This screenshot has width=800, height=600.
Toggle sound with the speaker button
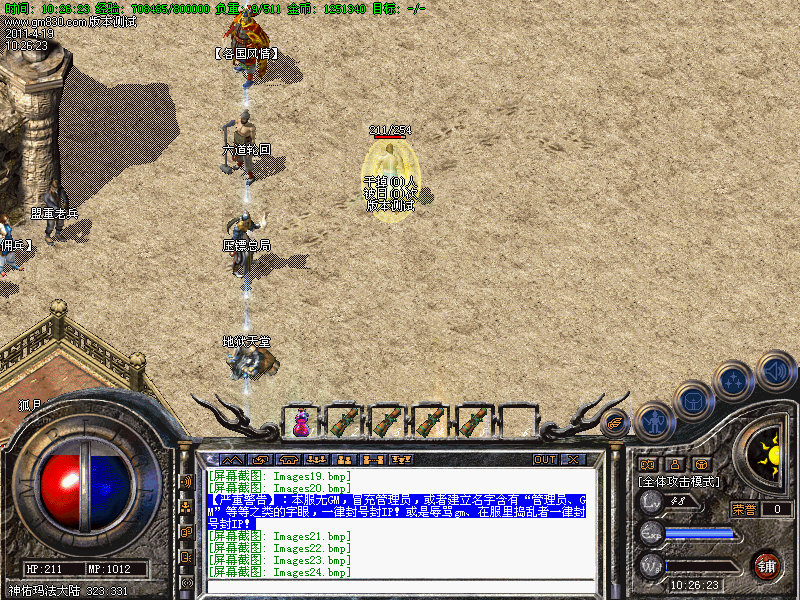pyautogui.click(x=775, y=371)
